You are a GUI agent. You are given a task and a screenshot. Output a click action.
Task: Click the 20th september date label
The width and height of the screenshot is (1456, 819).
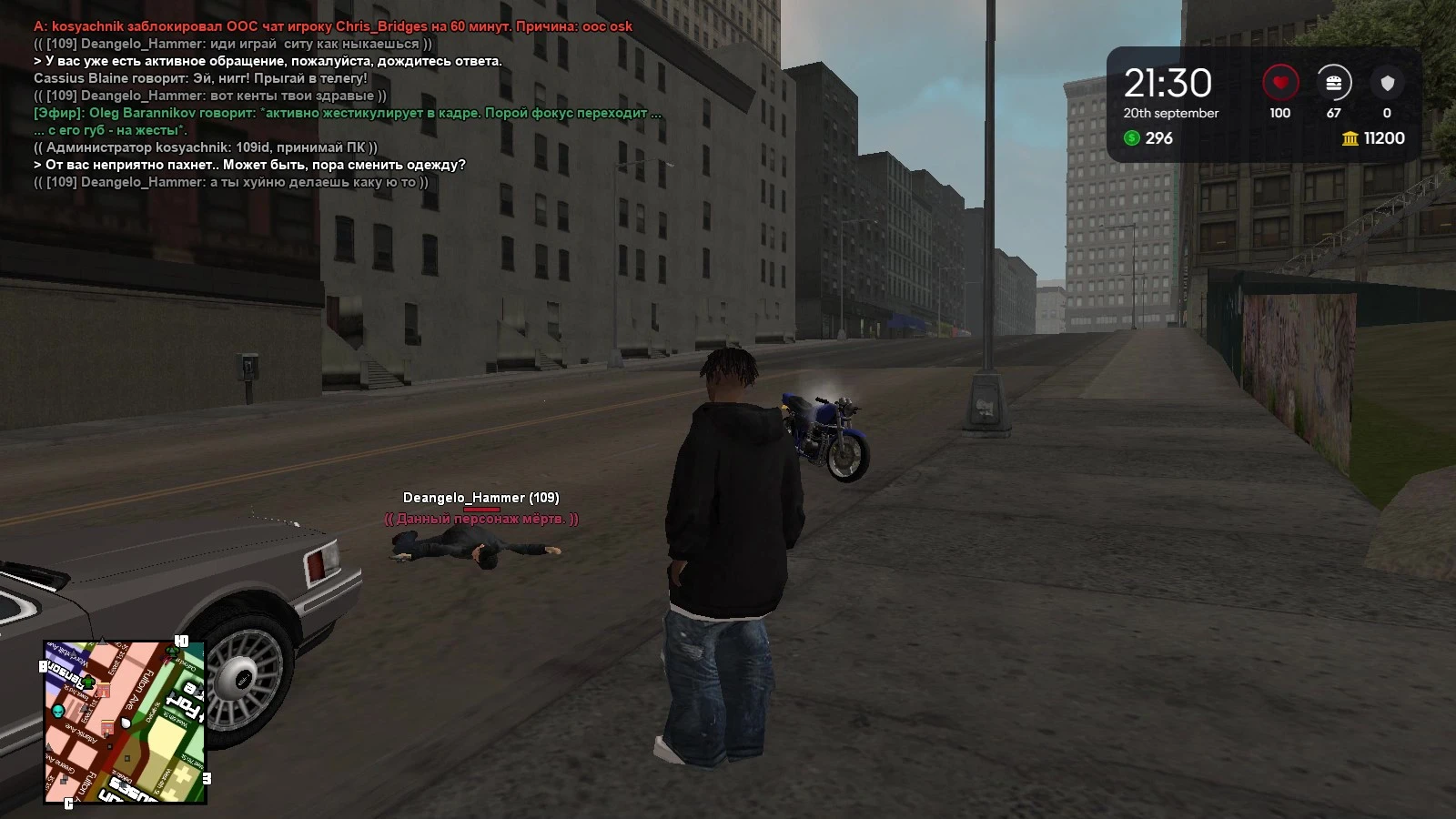pyautogui.click(x=1170, y=113)
